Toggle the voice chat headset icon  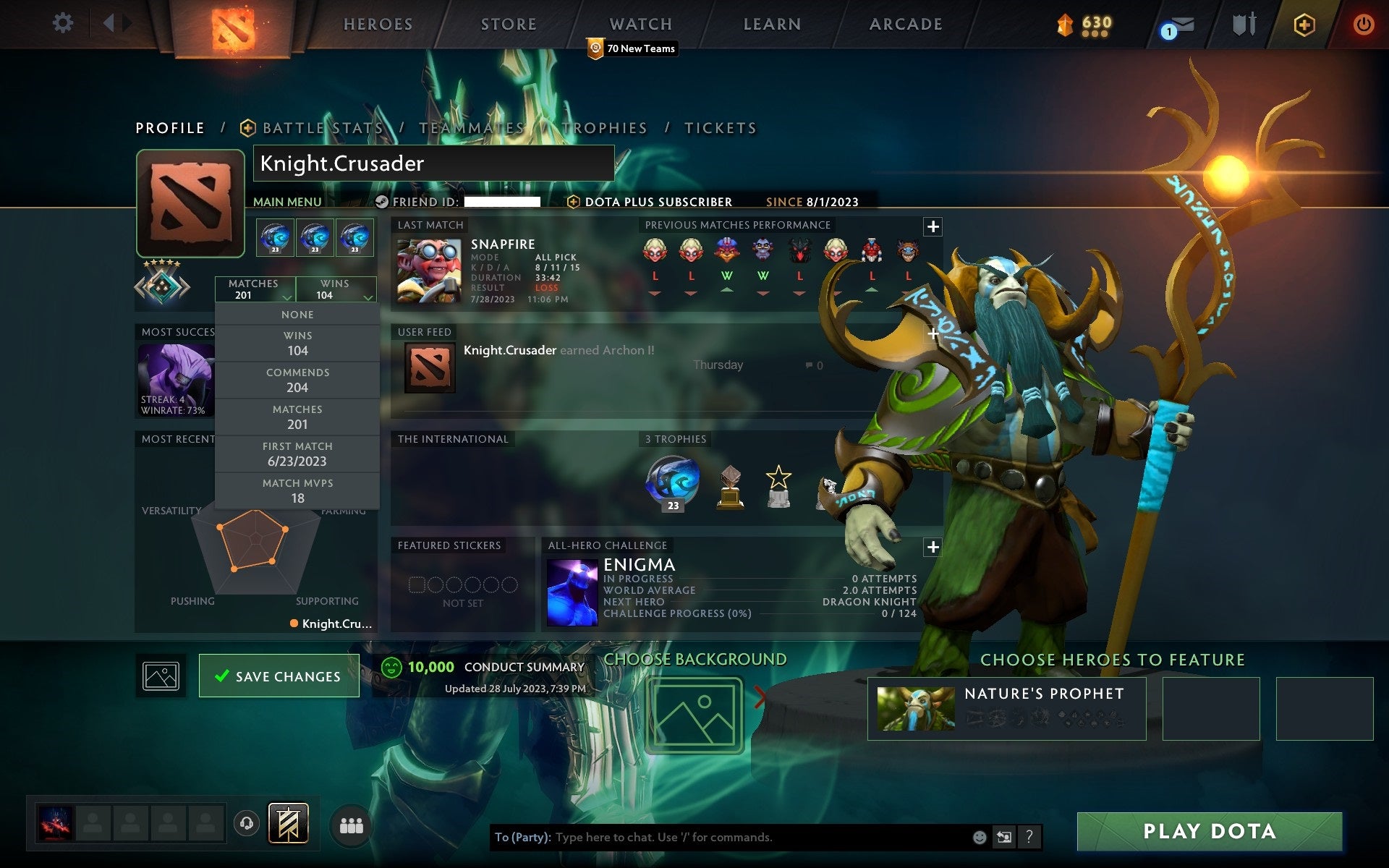pyautogui.click(x=246, y=822)
